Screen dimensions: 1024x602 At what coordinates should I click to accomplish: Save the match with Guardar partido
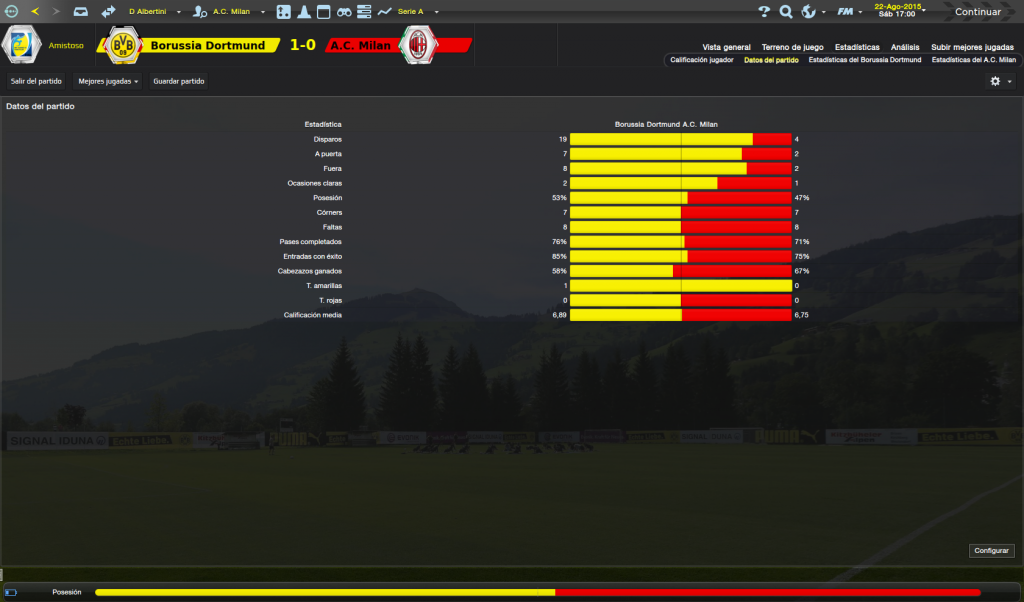179,81
